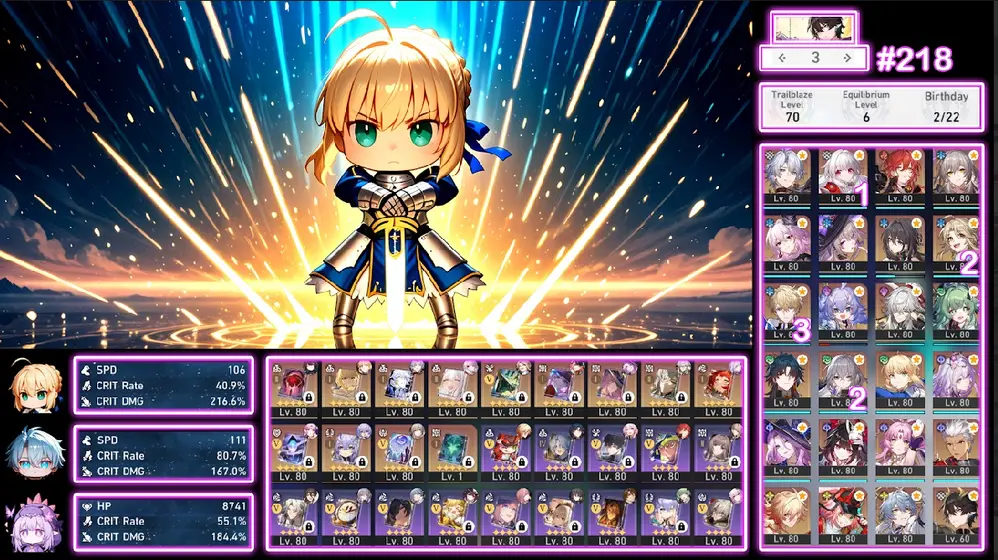This screenshot has height=560, width=998.
Task: Choose the blue-haired chibi avatar
Action: 36,455
